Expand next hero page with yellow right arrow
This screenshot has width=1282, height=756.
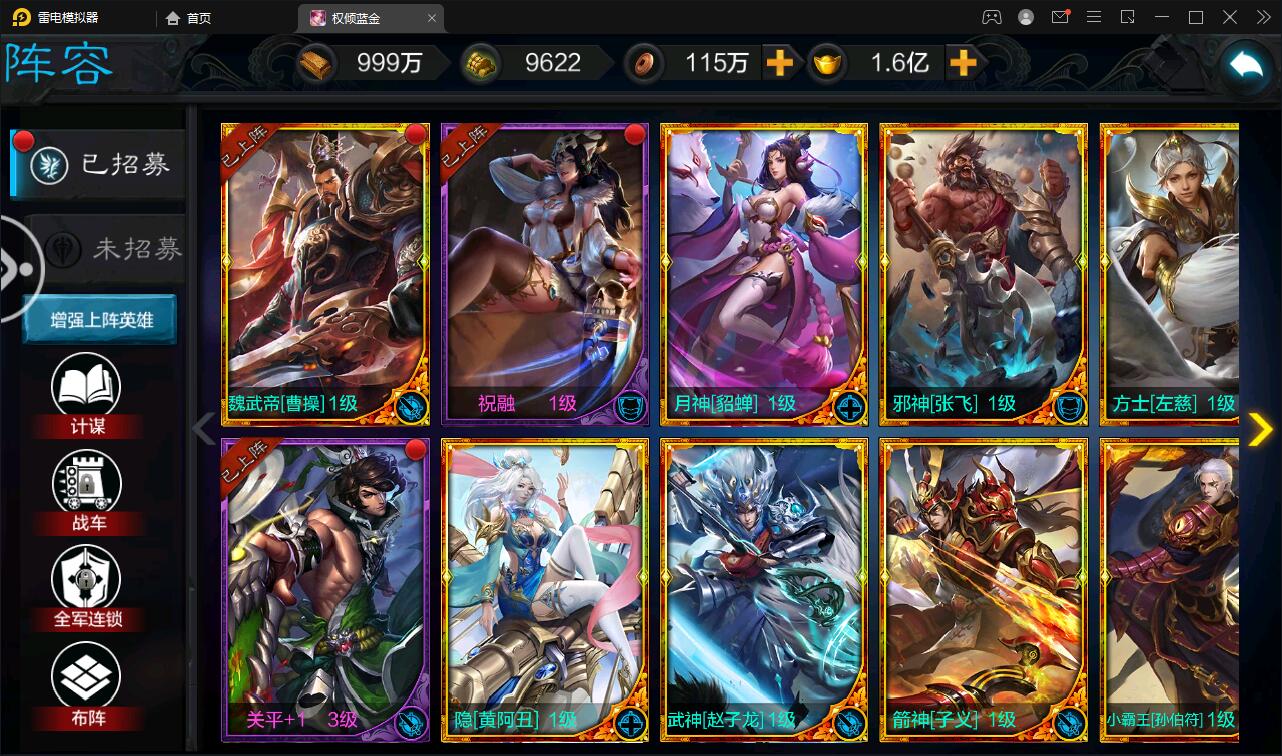[1259, 429]
